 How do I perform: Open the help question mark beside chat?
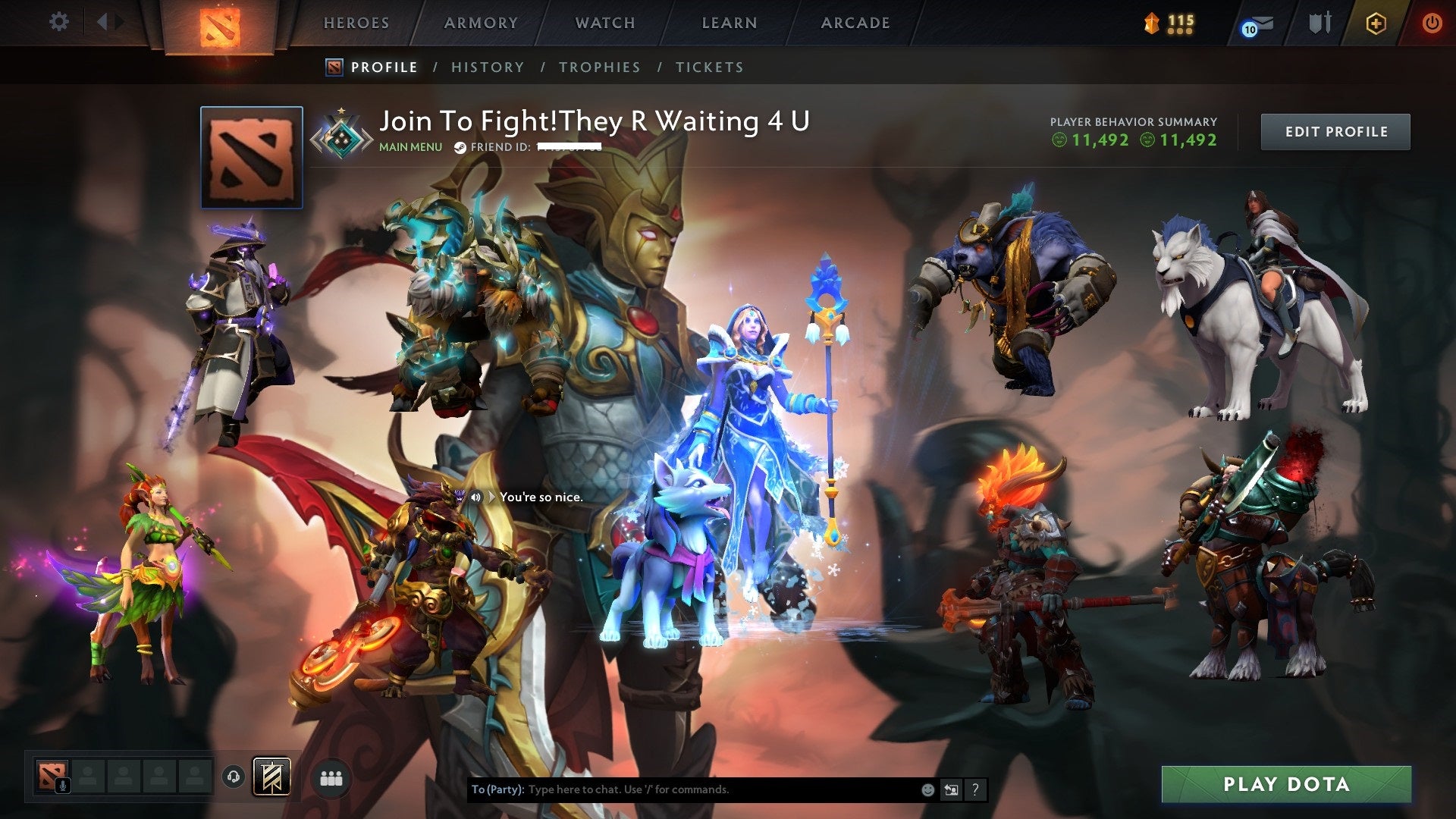point(974,789)
